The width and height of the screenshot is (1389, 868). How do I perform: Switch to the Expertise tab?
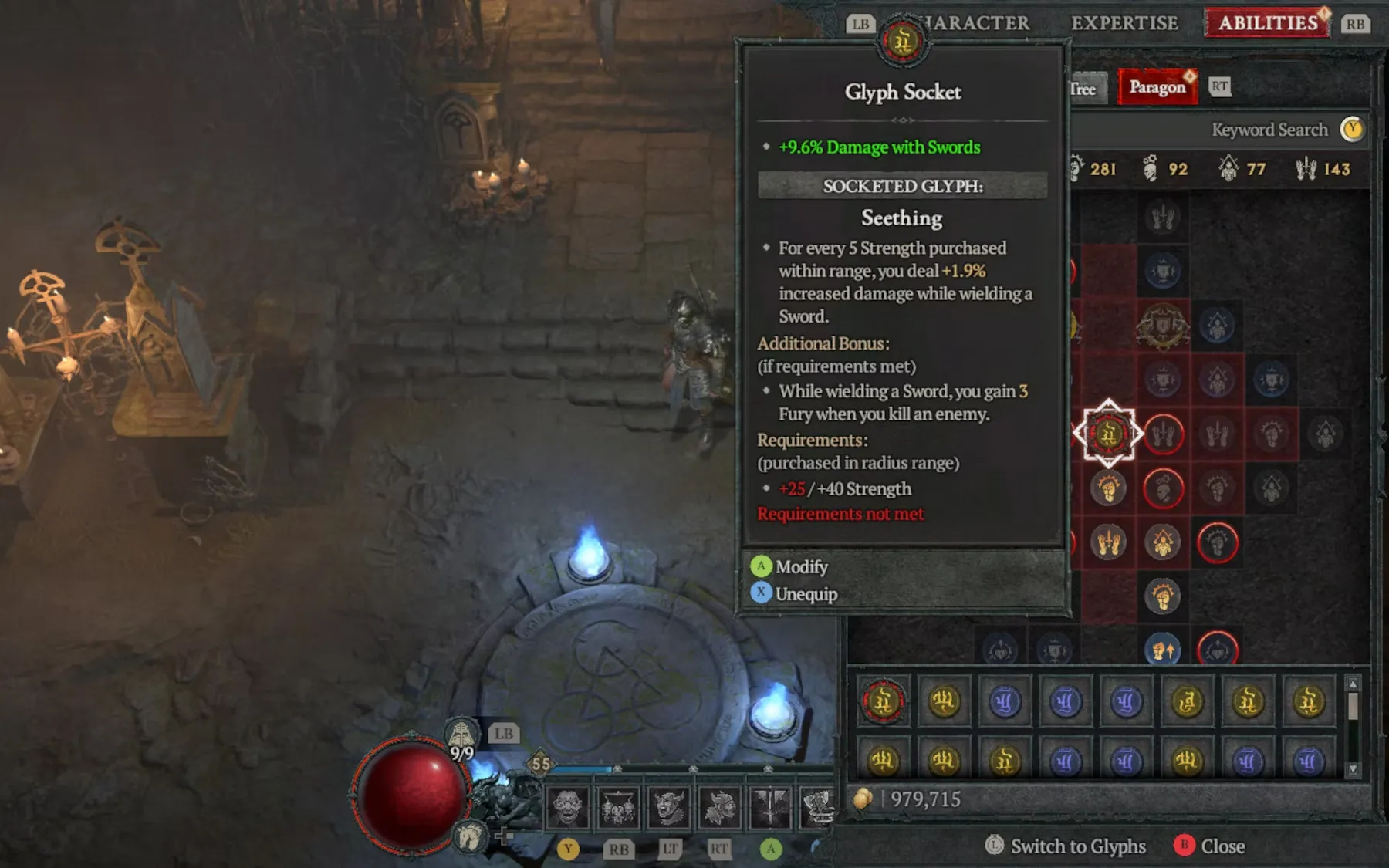pyautogui.click(x=1124, y=23)
